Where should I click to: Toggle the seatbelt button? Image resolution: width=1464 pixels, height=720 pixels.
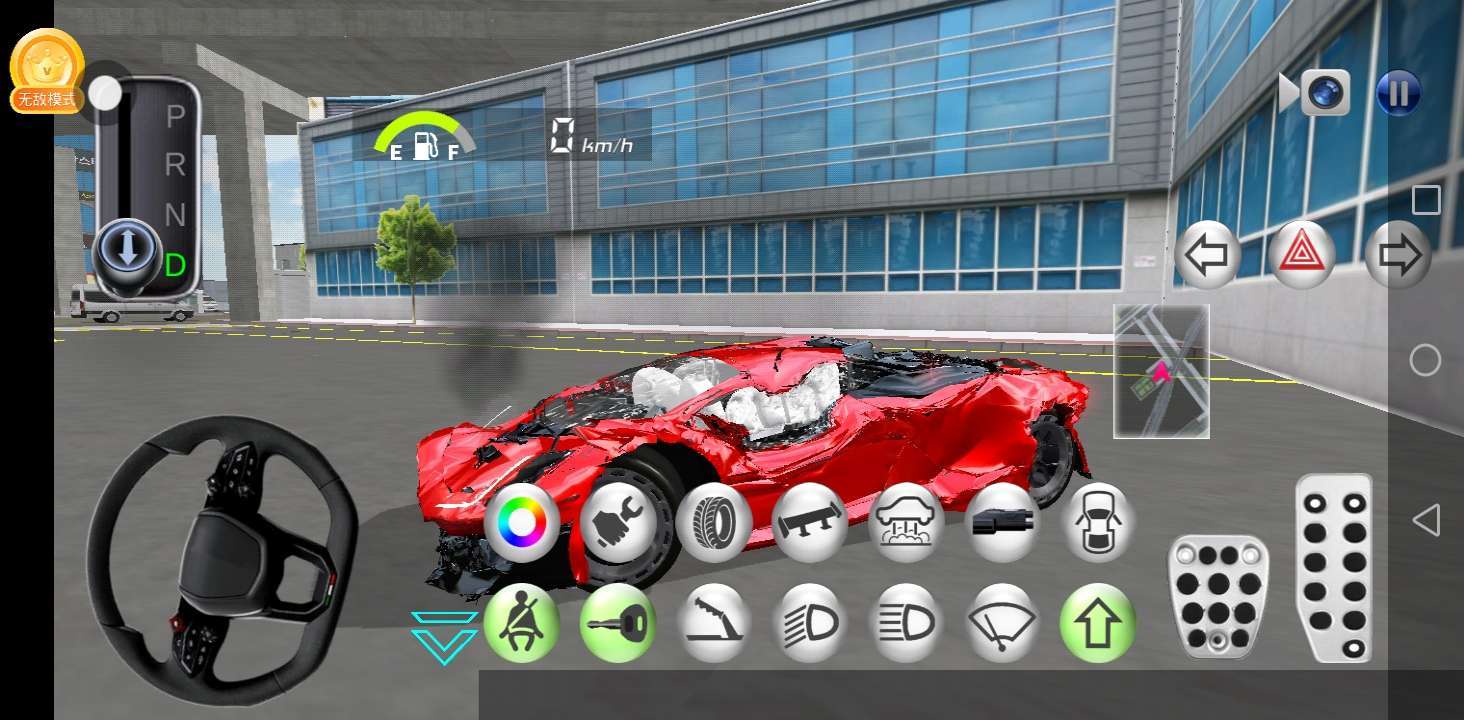click(522, 622)
